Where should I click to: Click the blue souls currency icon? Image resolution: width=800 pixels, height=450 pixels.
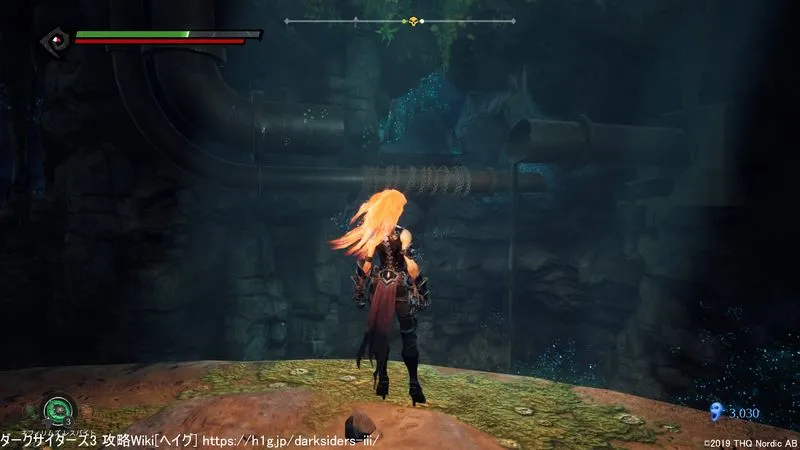(715, 411)
